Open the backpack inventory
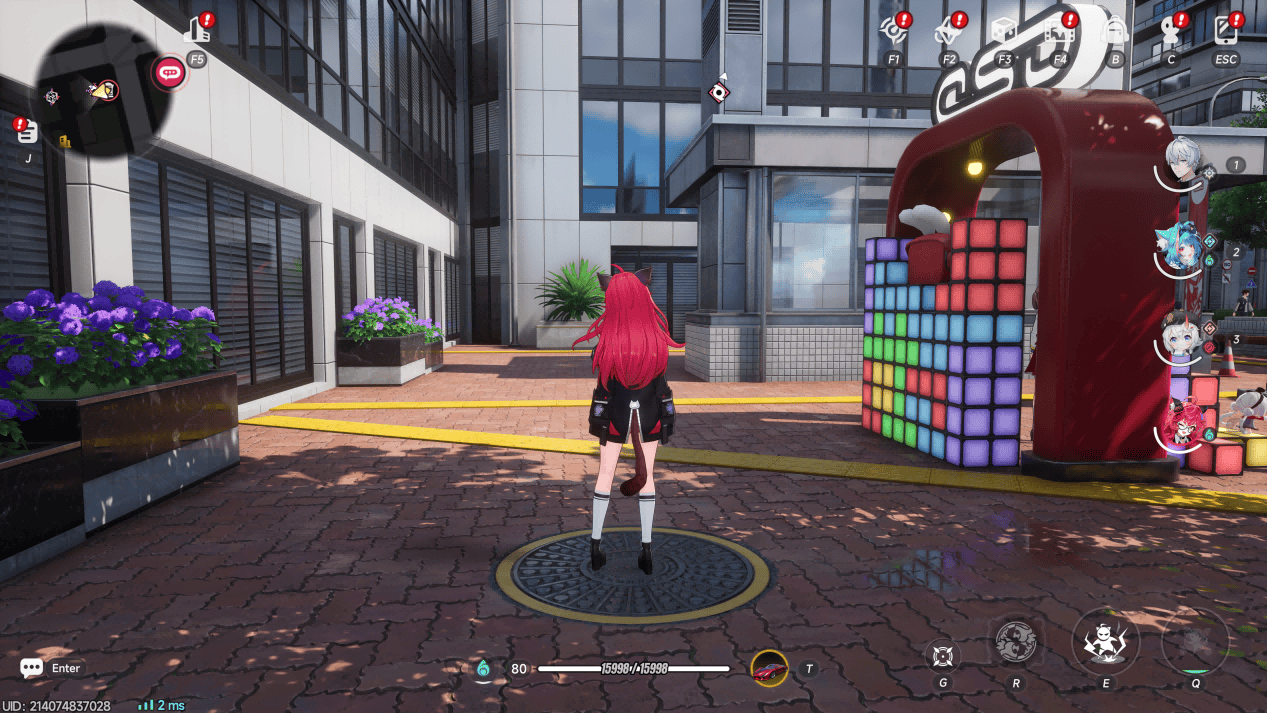 click(x=1115, y=32)
